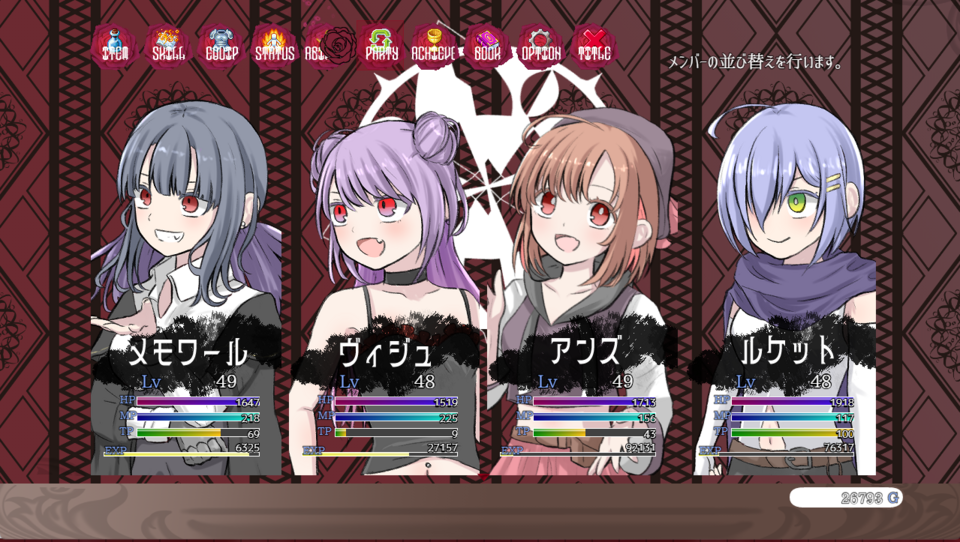The width and height of the screenshot is (960, 542).
Task: Select party member メモワール
Action: 186,300
